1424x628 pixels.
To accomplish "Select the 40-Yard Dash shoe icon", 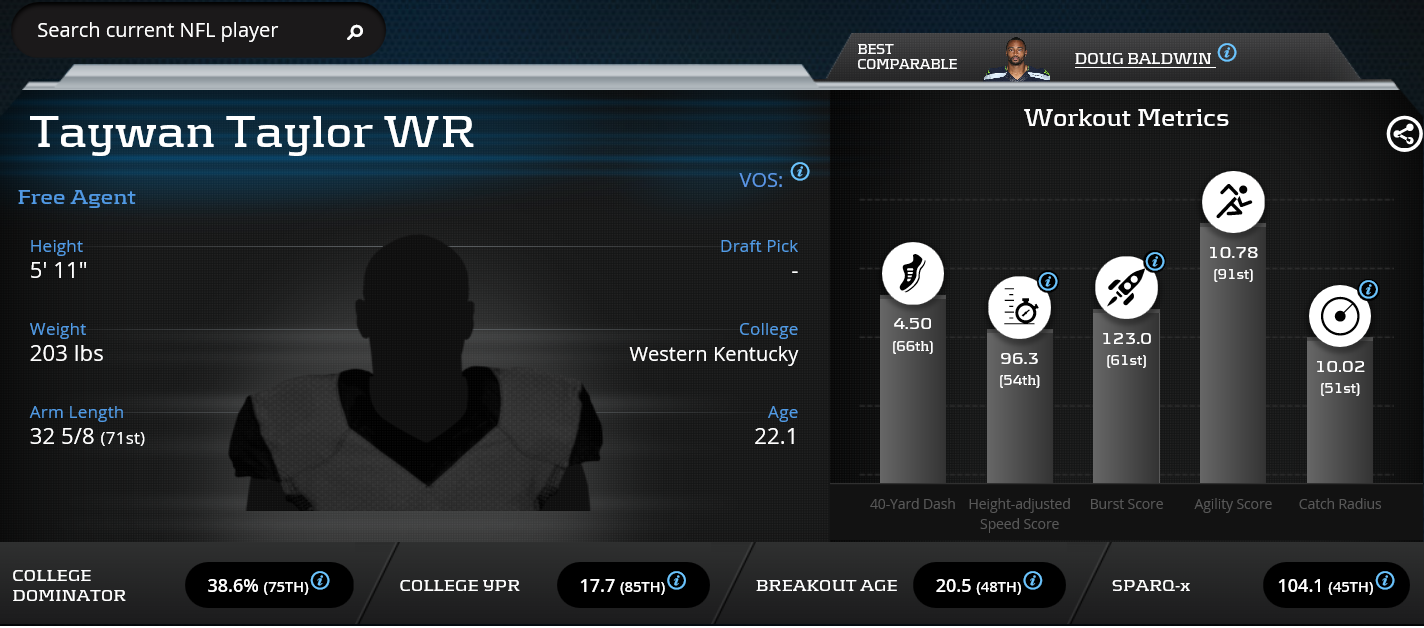I will click(913, 273).
